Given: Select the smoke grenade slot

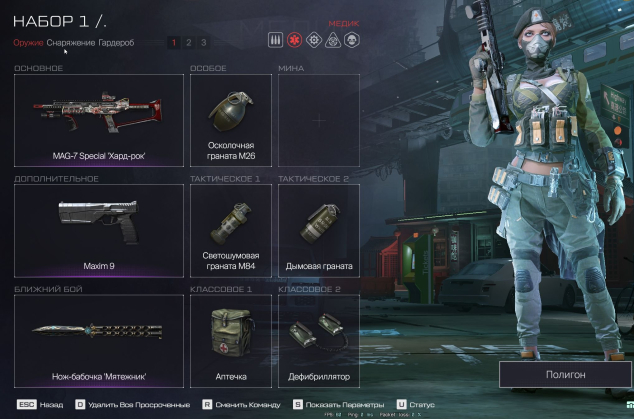Looking at the screenshot, I should click(318, 231).
